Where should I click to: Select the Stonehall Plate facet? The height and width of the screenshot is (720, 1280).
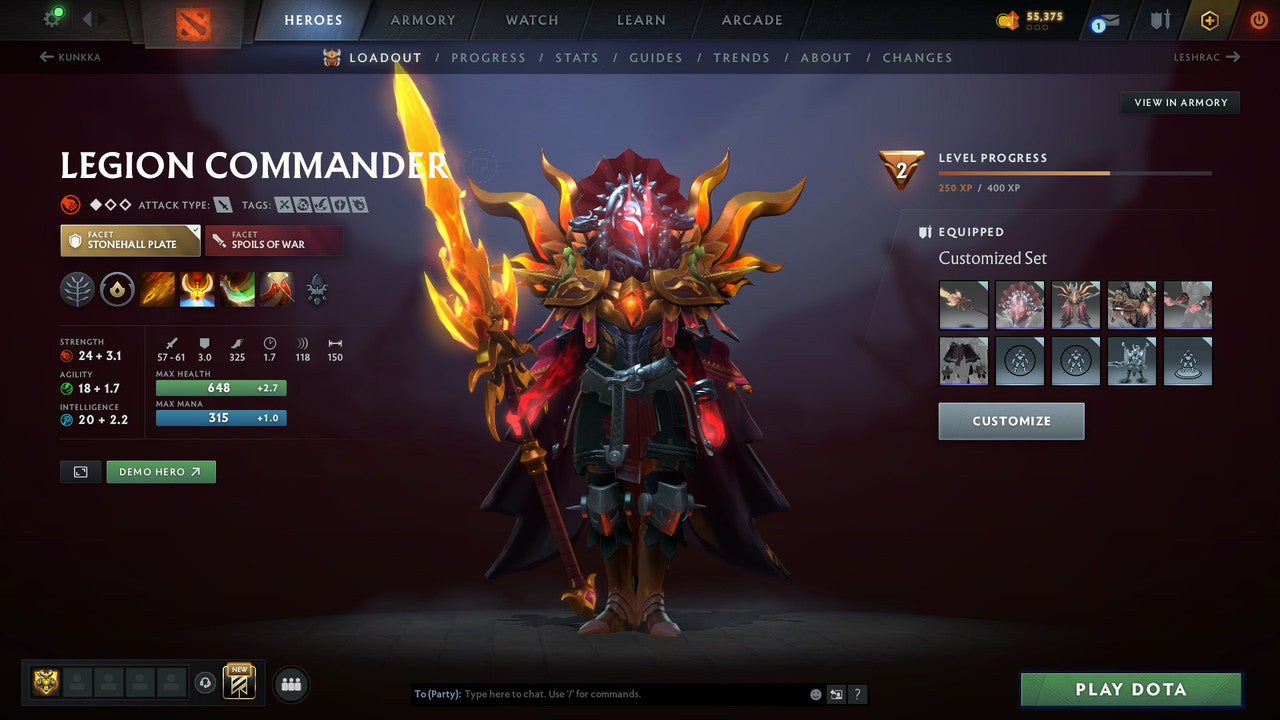(130, 240)
